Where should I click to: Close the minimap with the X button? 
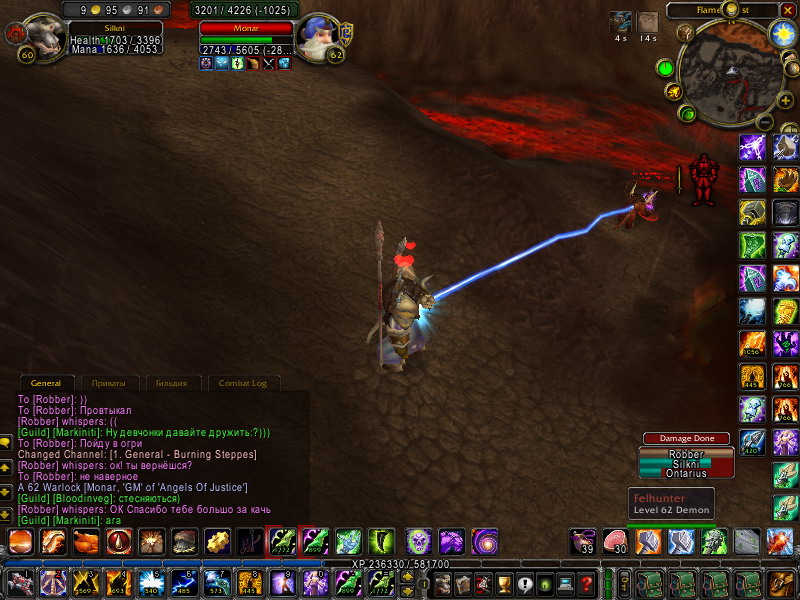787,10
